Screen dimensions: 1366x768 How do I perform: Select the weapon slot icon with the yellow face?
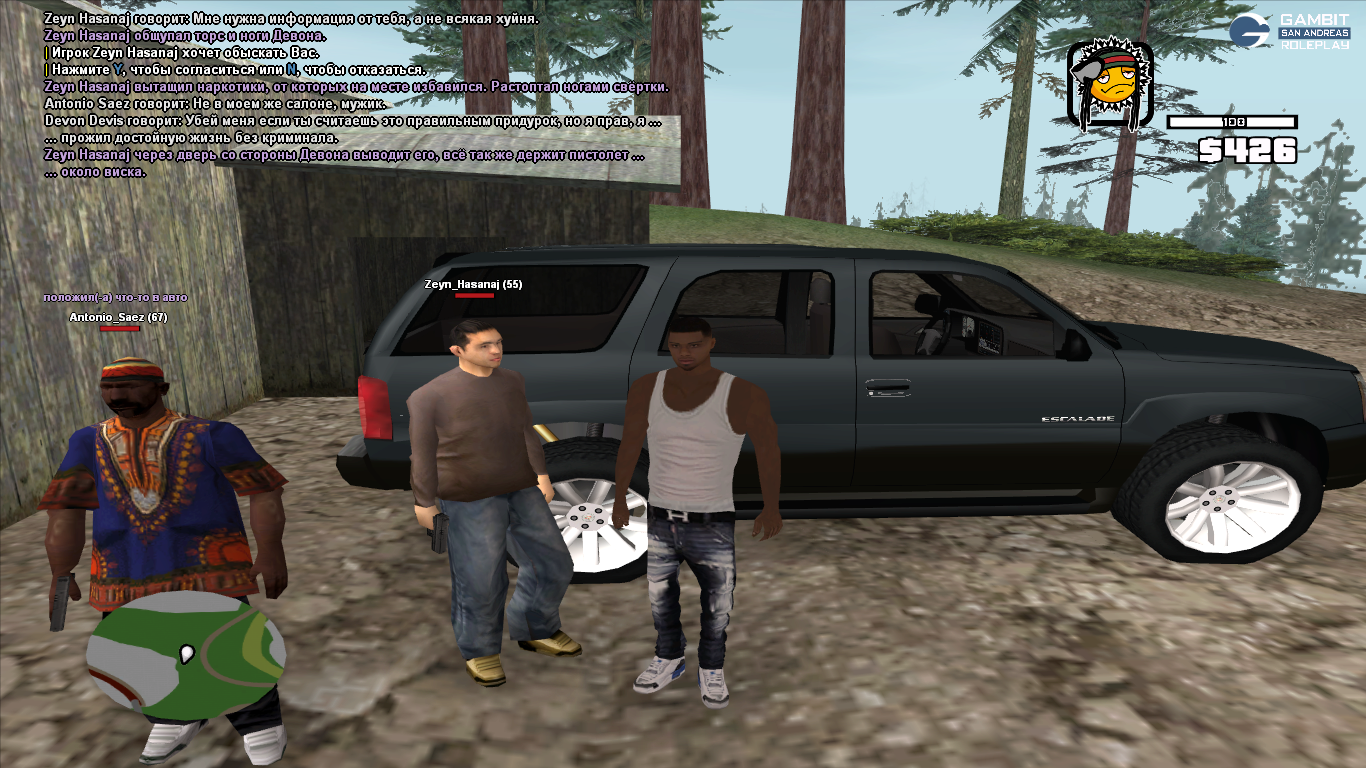(x=1110, y=87)
